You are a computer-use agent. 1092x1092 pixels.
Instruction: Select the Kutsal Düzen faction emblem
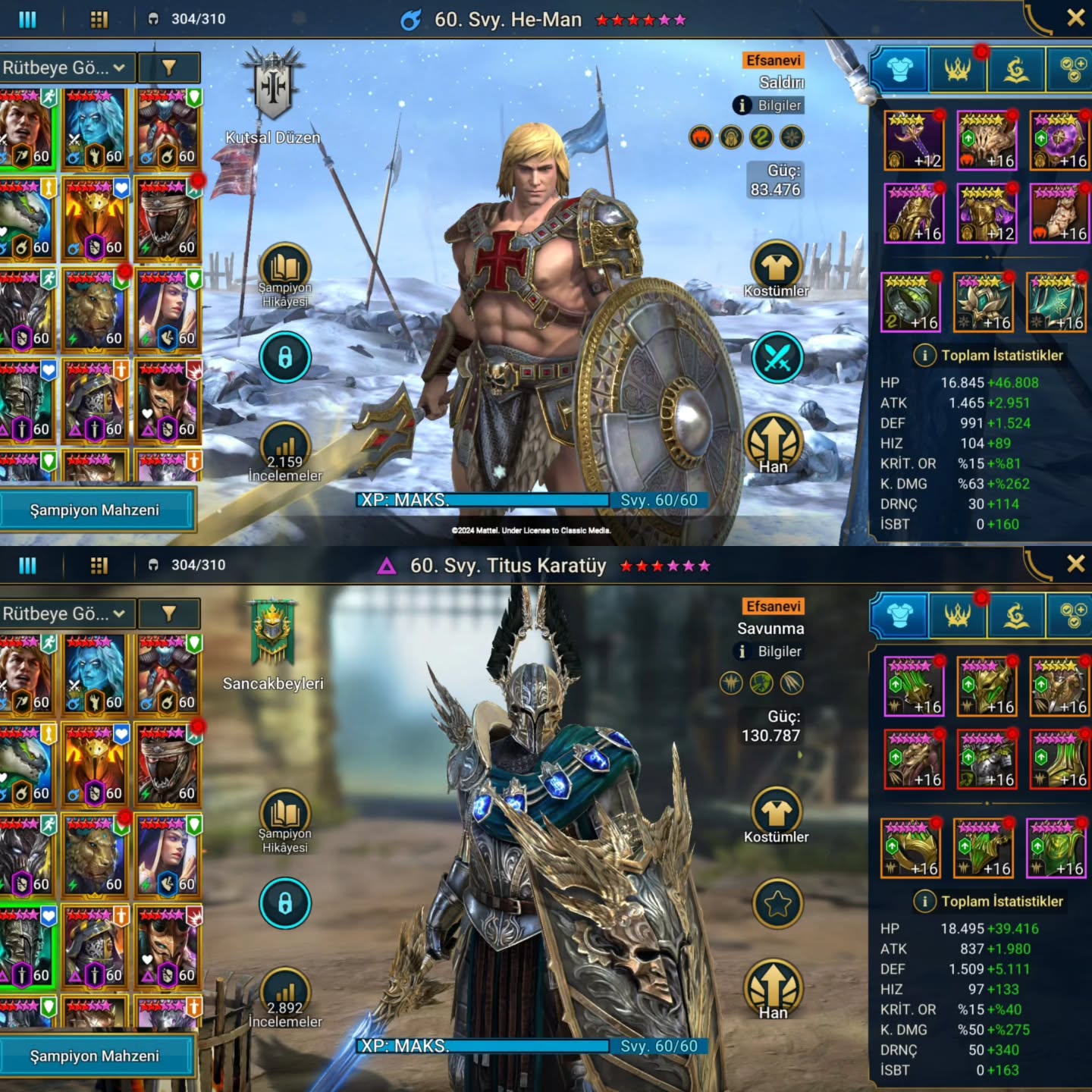273,87
